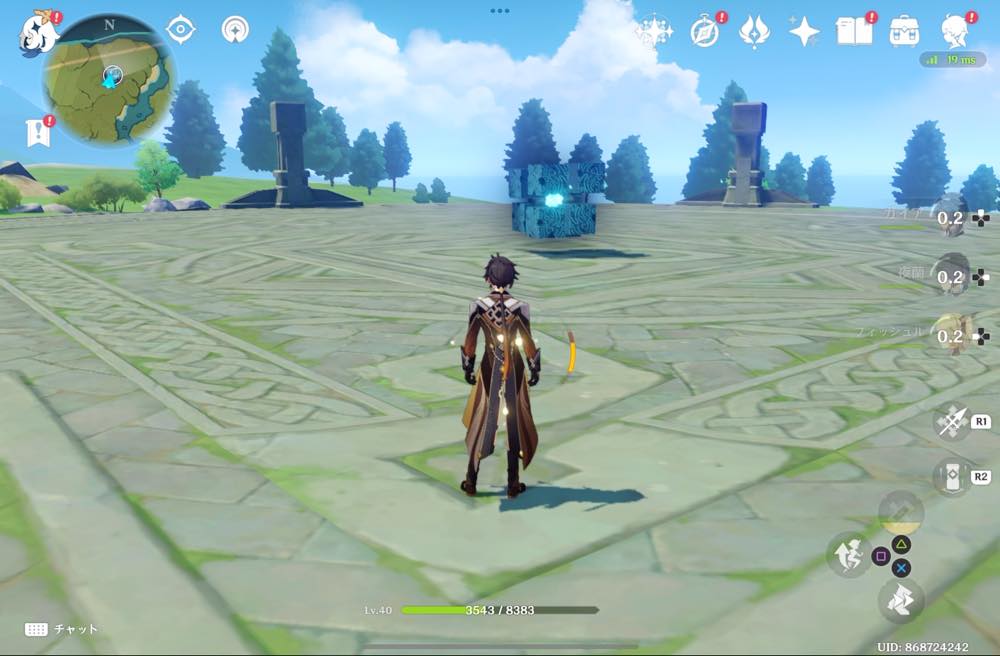1000x656 pixels.
Task: Open the circular star-arch icon beside the eye
Action: (x=236, y=30)
